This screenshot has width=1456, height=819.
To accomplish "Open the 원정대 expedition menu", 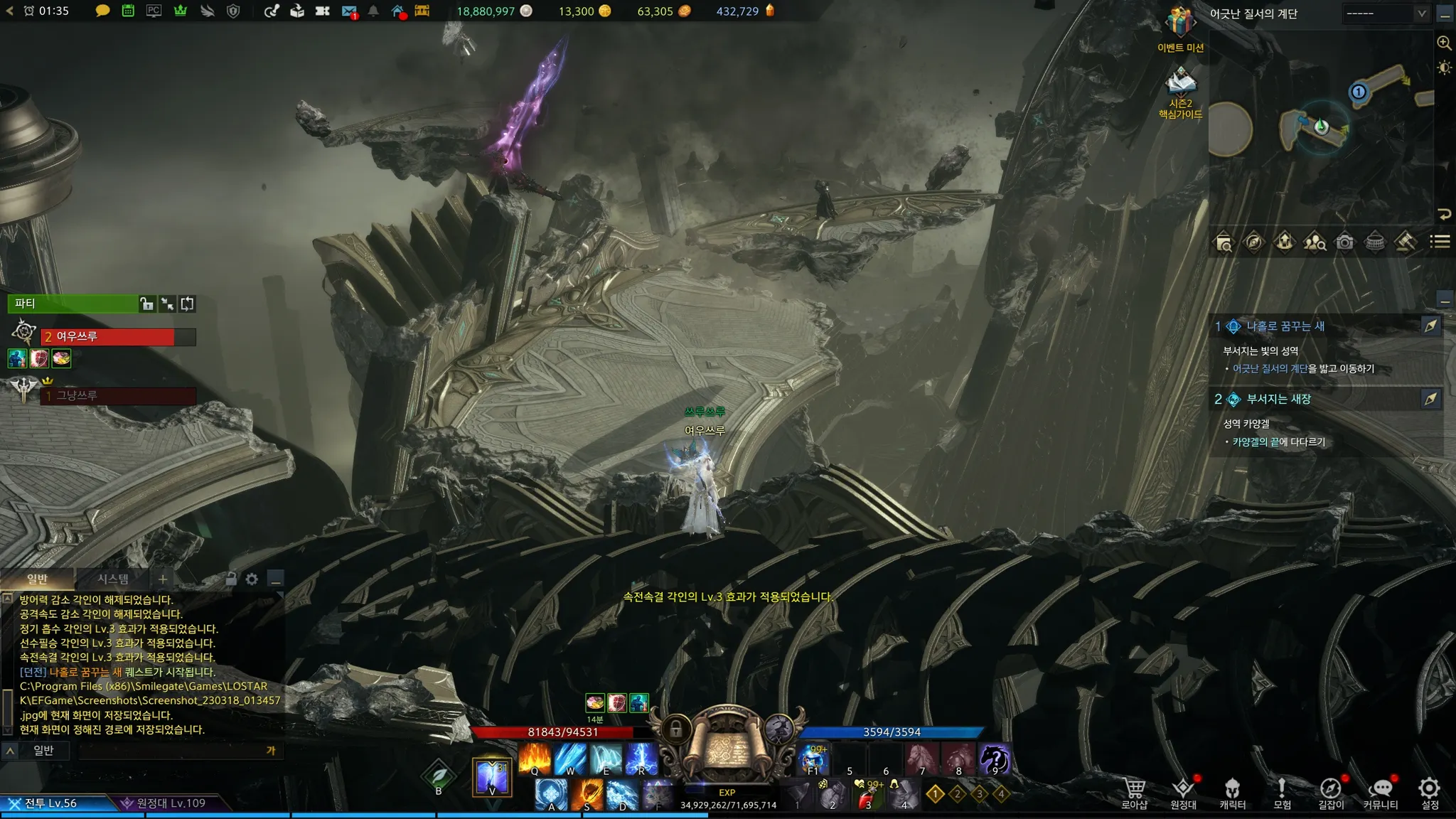I will [1183, 793].
